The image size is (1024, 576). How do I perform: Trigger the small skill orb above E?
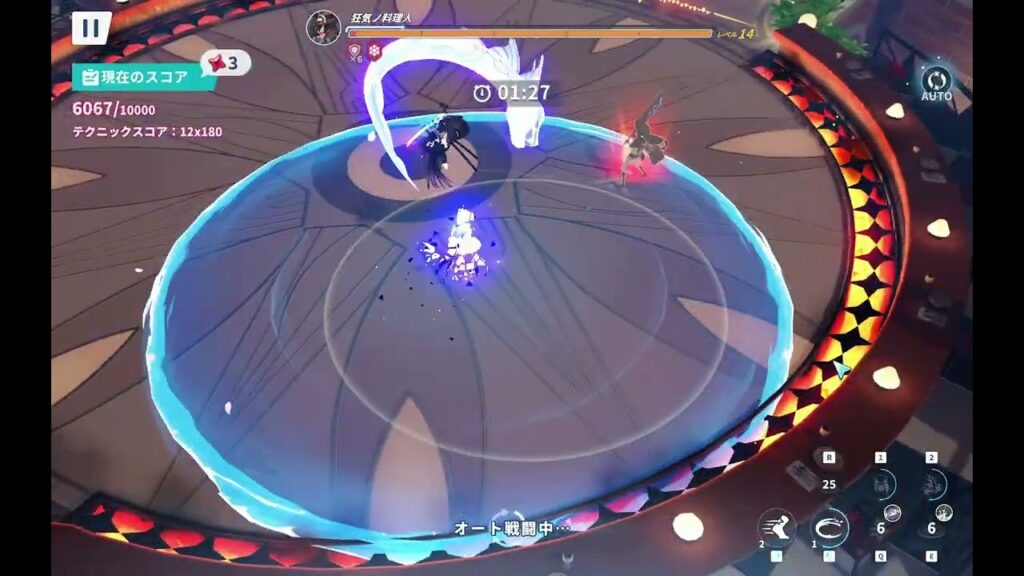[x=944, y=513]
